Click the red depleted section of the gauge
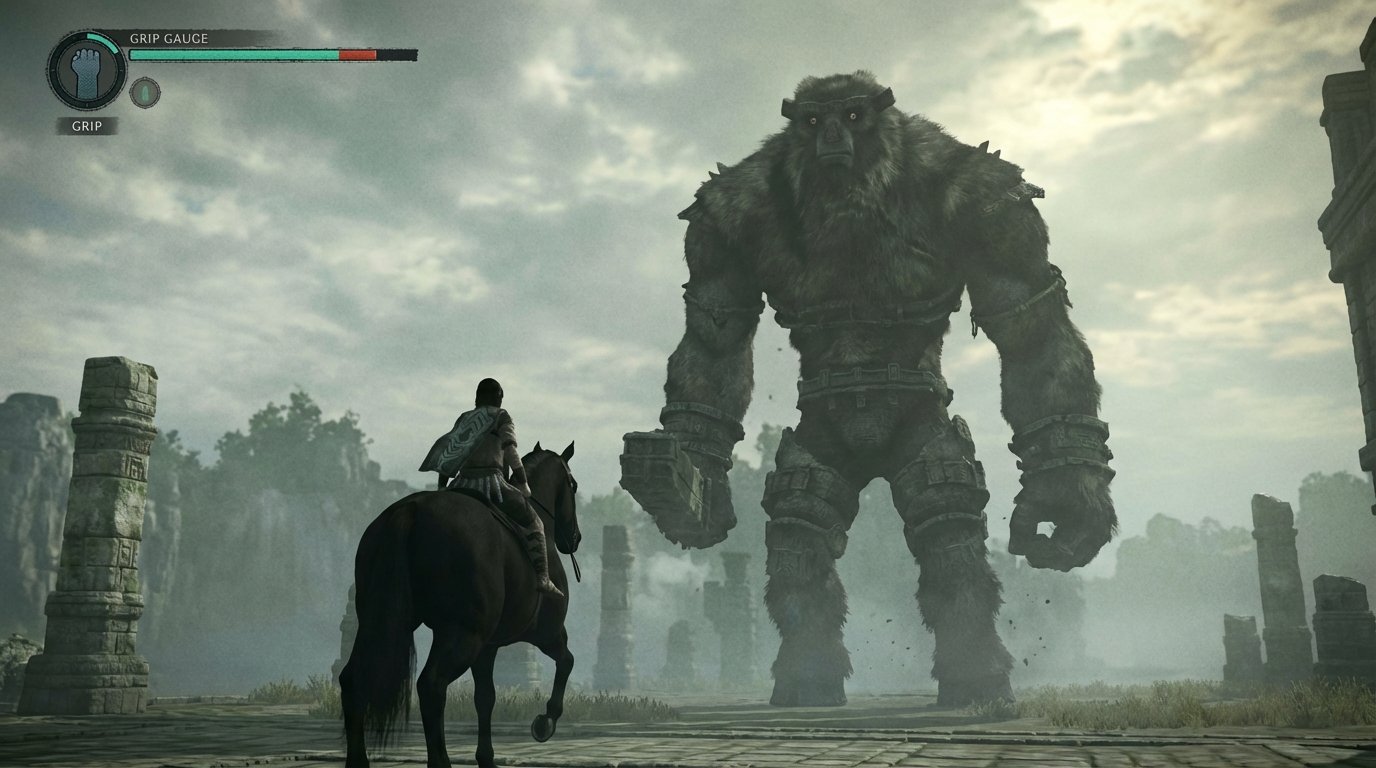1376x768 pixels. [356, 55]
